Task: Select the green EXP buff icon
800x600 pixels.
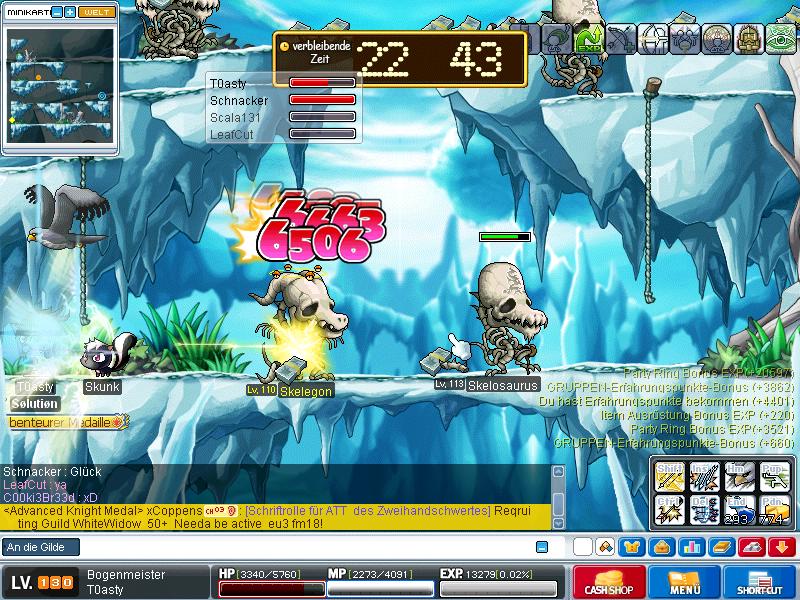Action: coord(588,38)
